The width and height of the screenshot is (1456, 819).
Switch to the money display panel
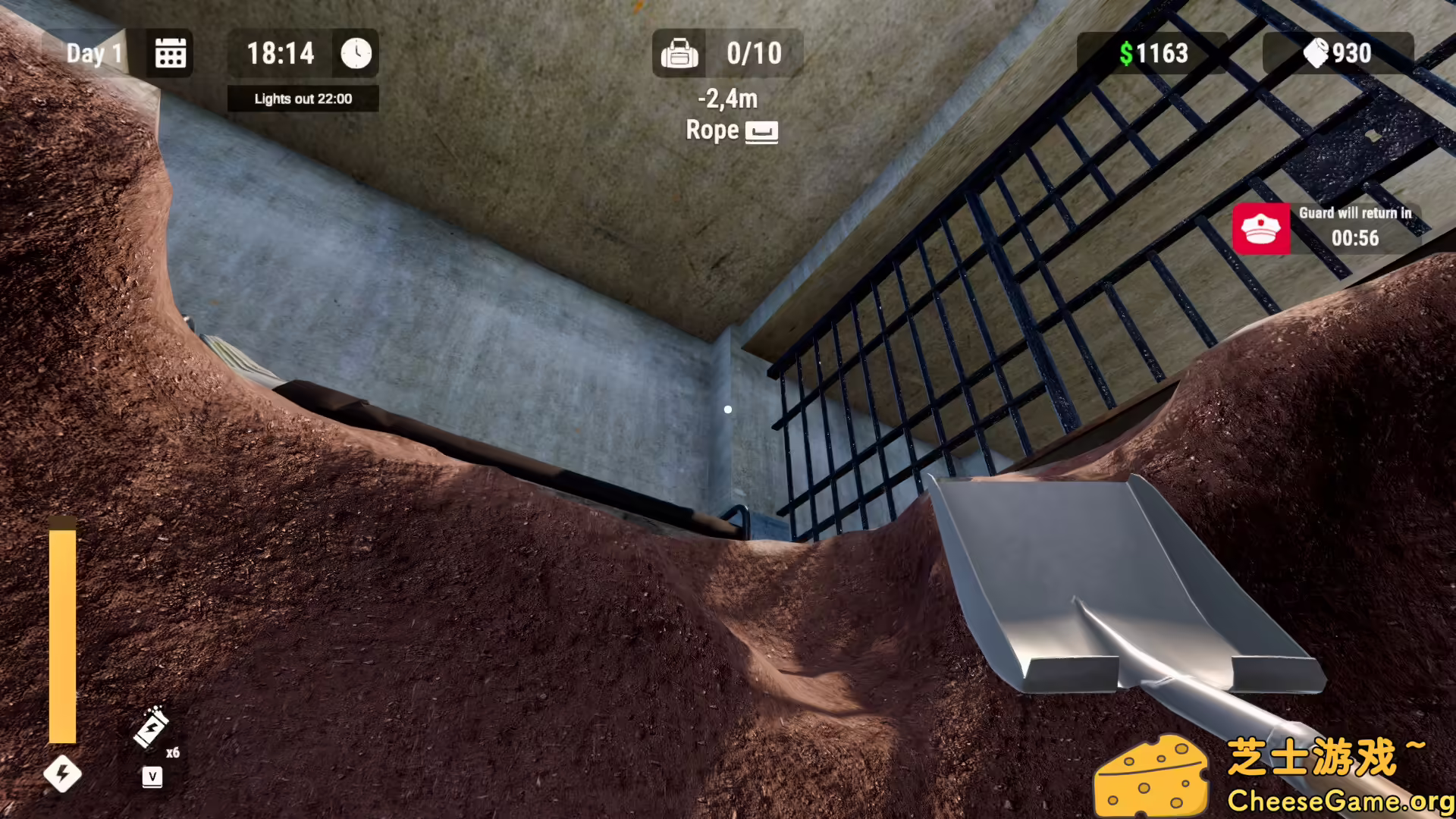[x=1153, y=52]
